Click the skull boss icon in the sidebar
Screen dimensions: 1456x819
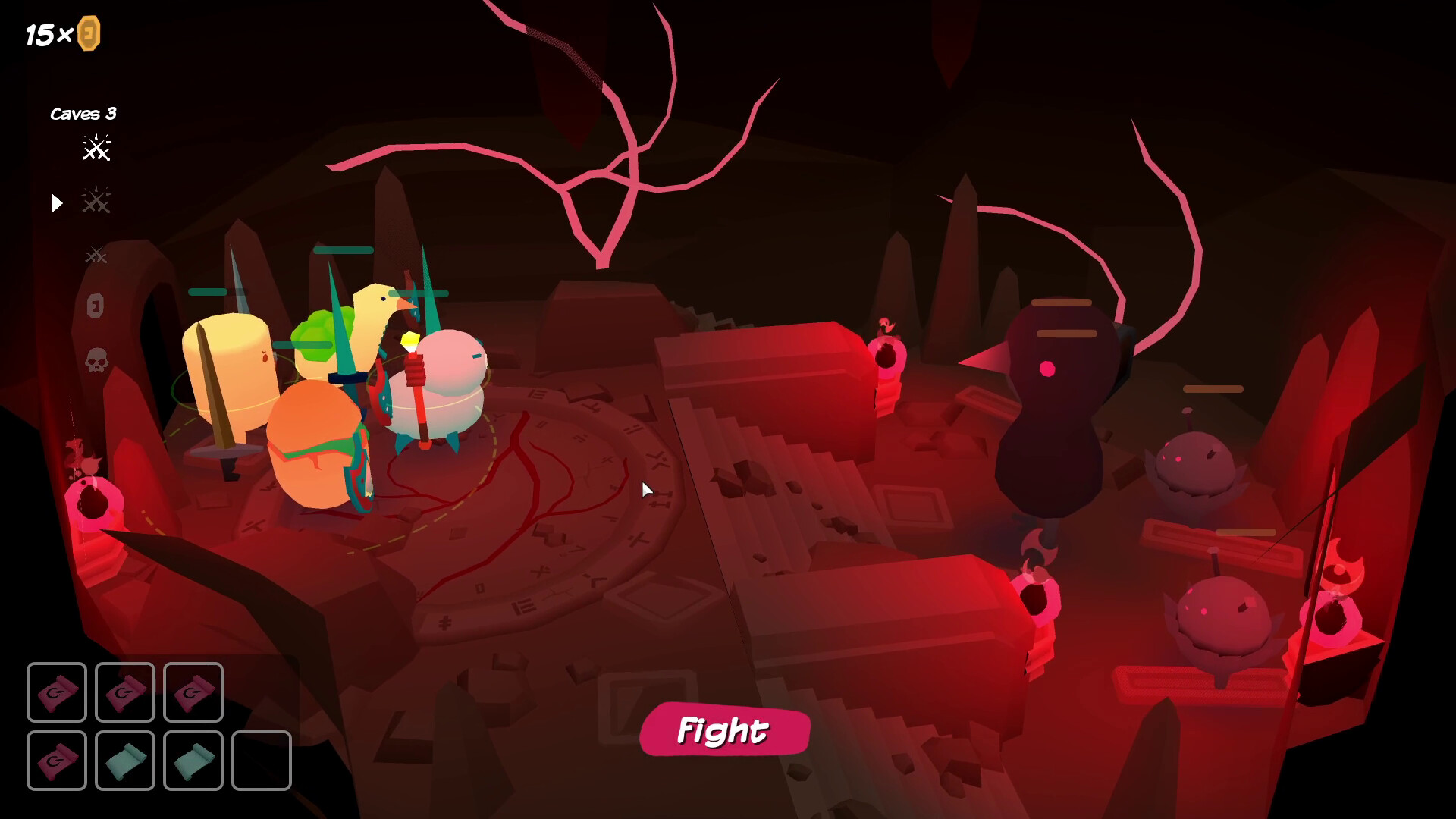coord(97,362)
